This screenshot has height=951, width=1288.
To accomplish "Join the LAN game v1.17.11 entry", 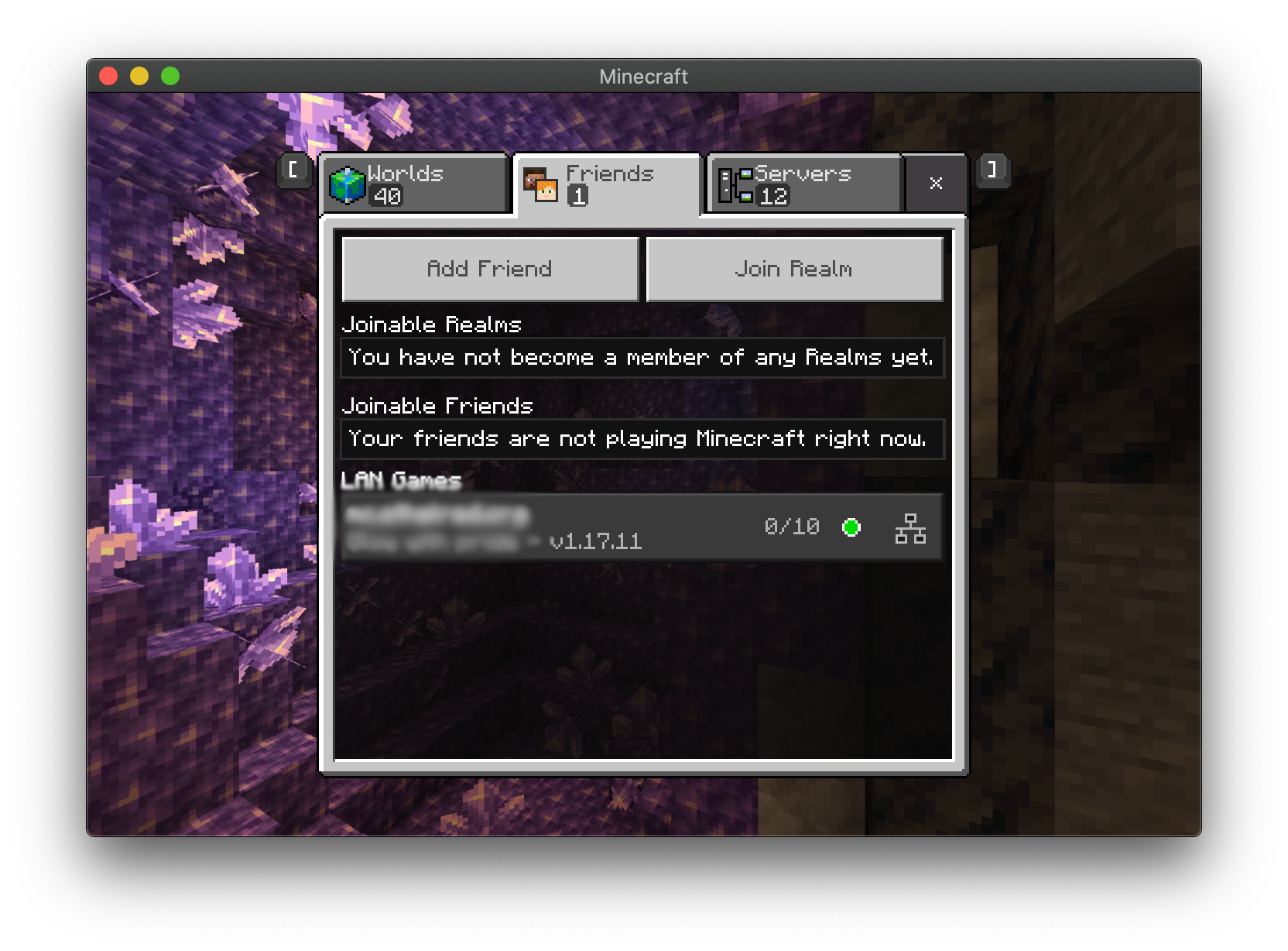I will (641, 527).
